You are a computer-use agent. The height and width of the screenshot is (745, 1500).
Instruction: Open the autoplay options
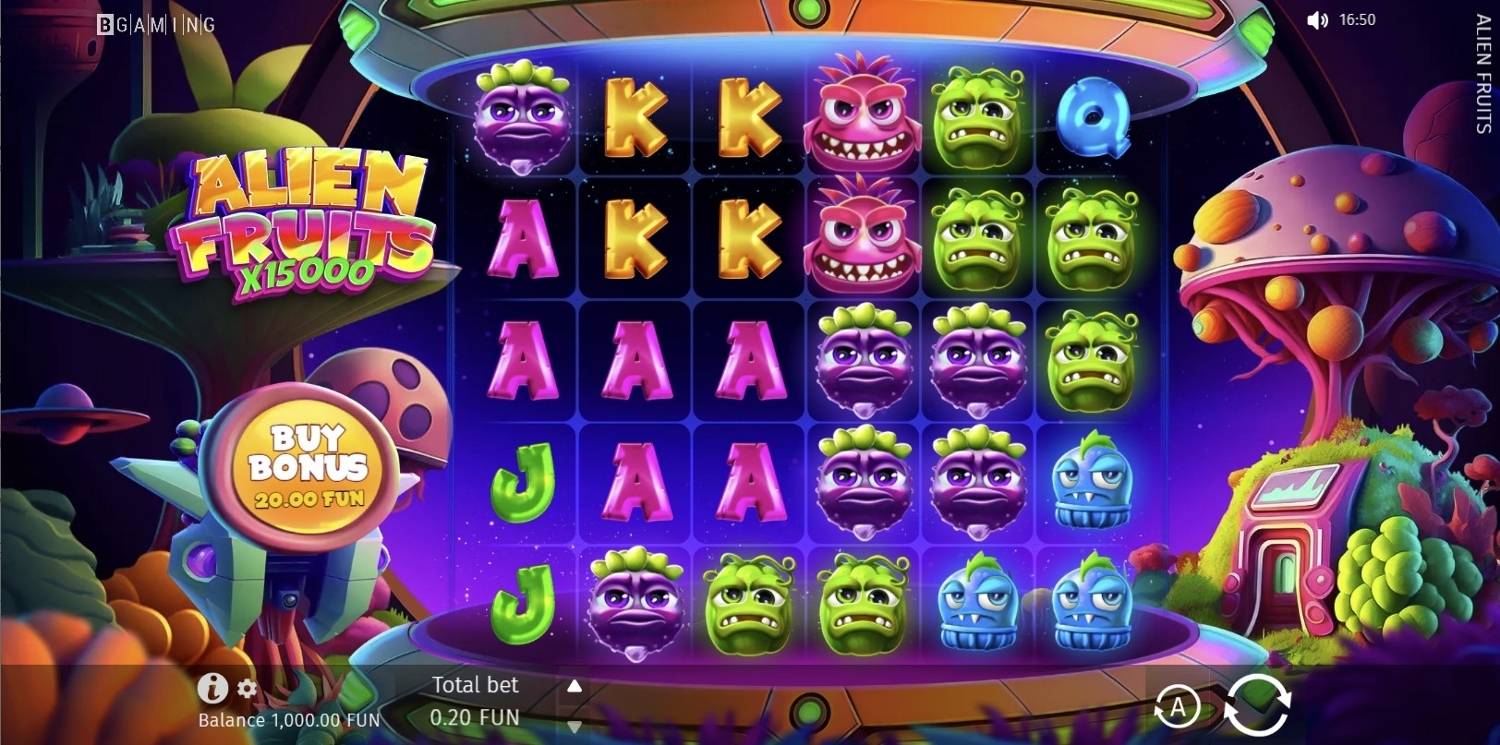pos(1177,707)
